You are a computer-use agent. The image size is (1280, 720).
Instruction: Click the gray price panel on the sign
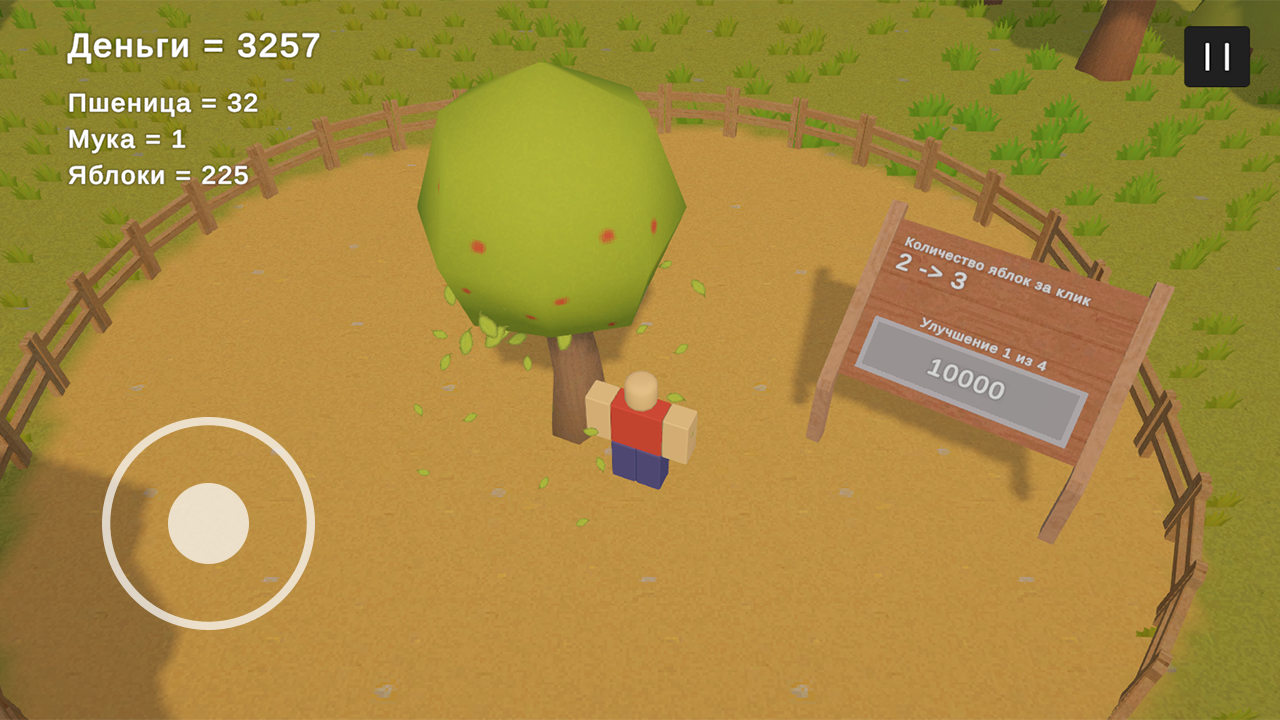click(x=970, y=382)
